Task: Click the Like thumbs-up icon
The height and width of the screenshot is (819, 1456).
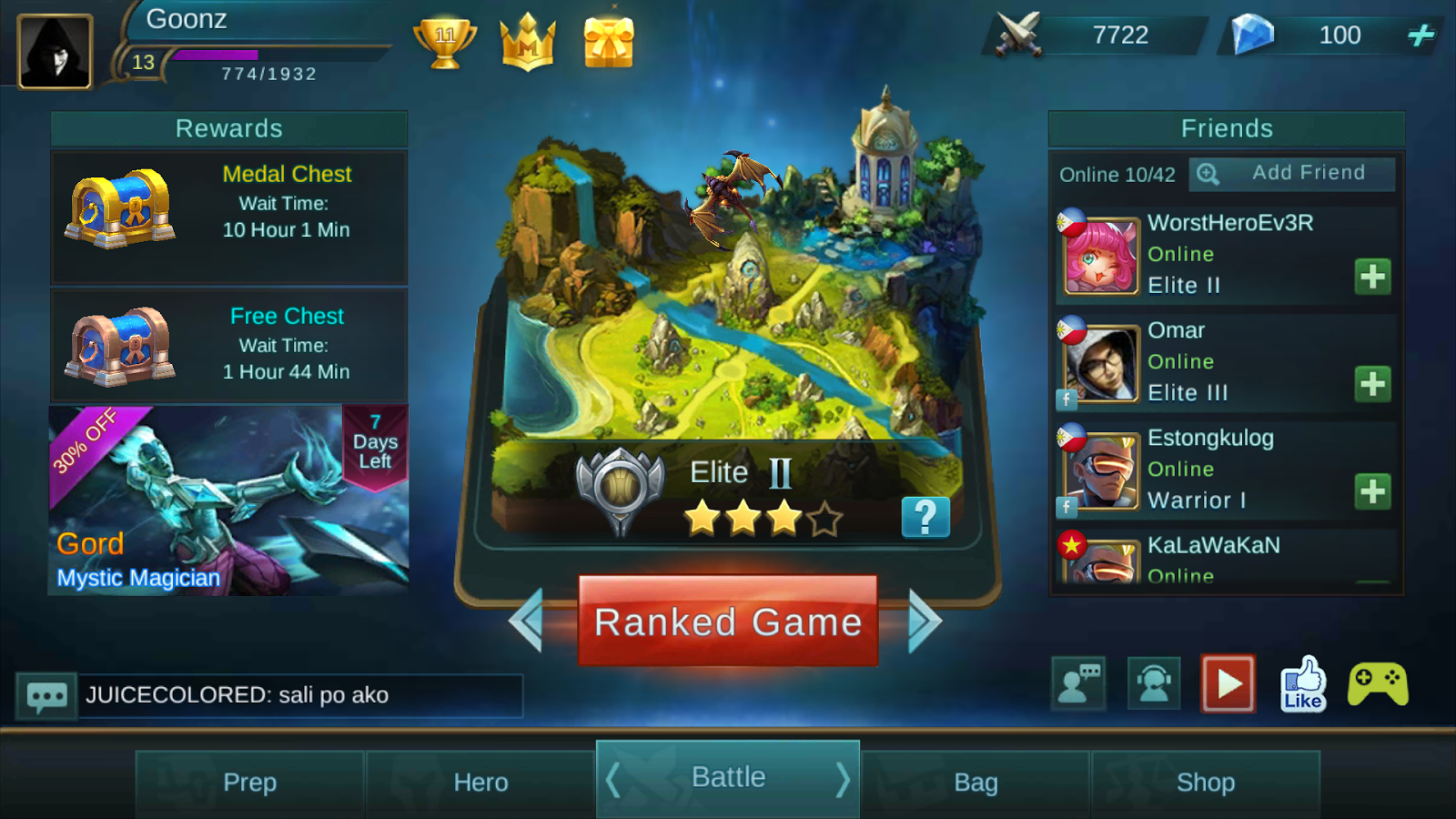Action: [x=1303, y=685]
